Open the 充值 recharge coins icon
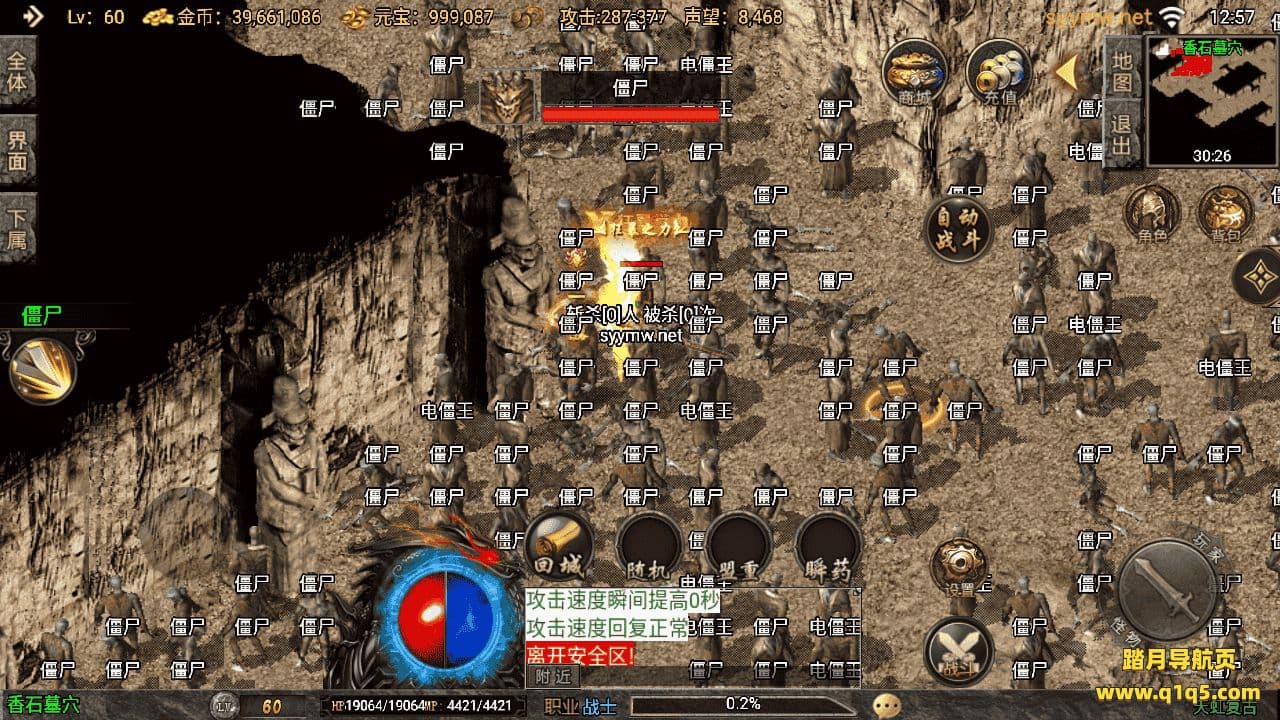Viewport: 1280px width, 720px height. click(x=999, y=72)
